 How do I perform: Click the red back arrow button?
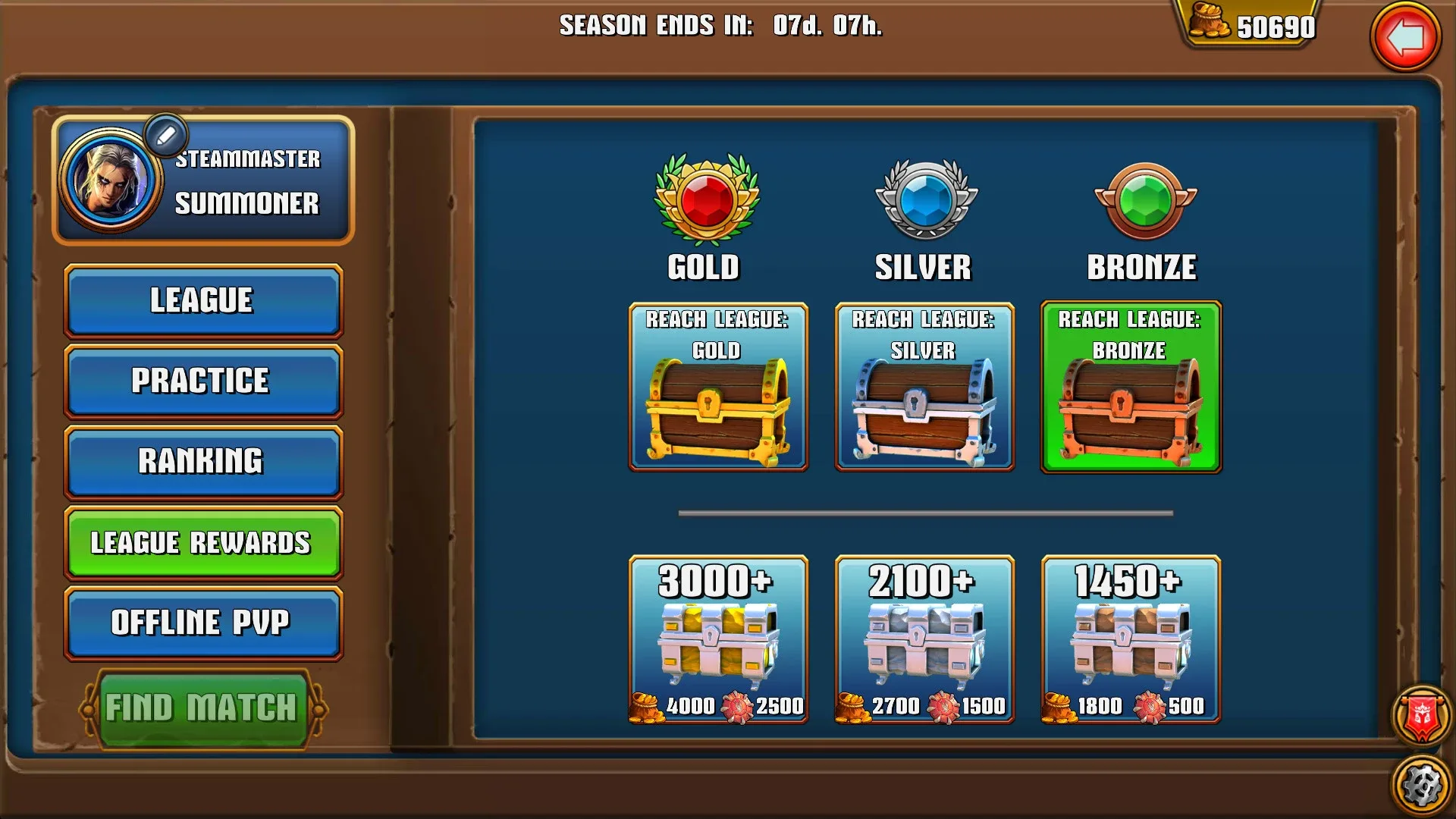(x=1407, y=36)
